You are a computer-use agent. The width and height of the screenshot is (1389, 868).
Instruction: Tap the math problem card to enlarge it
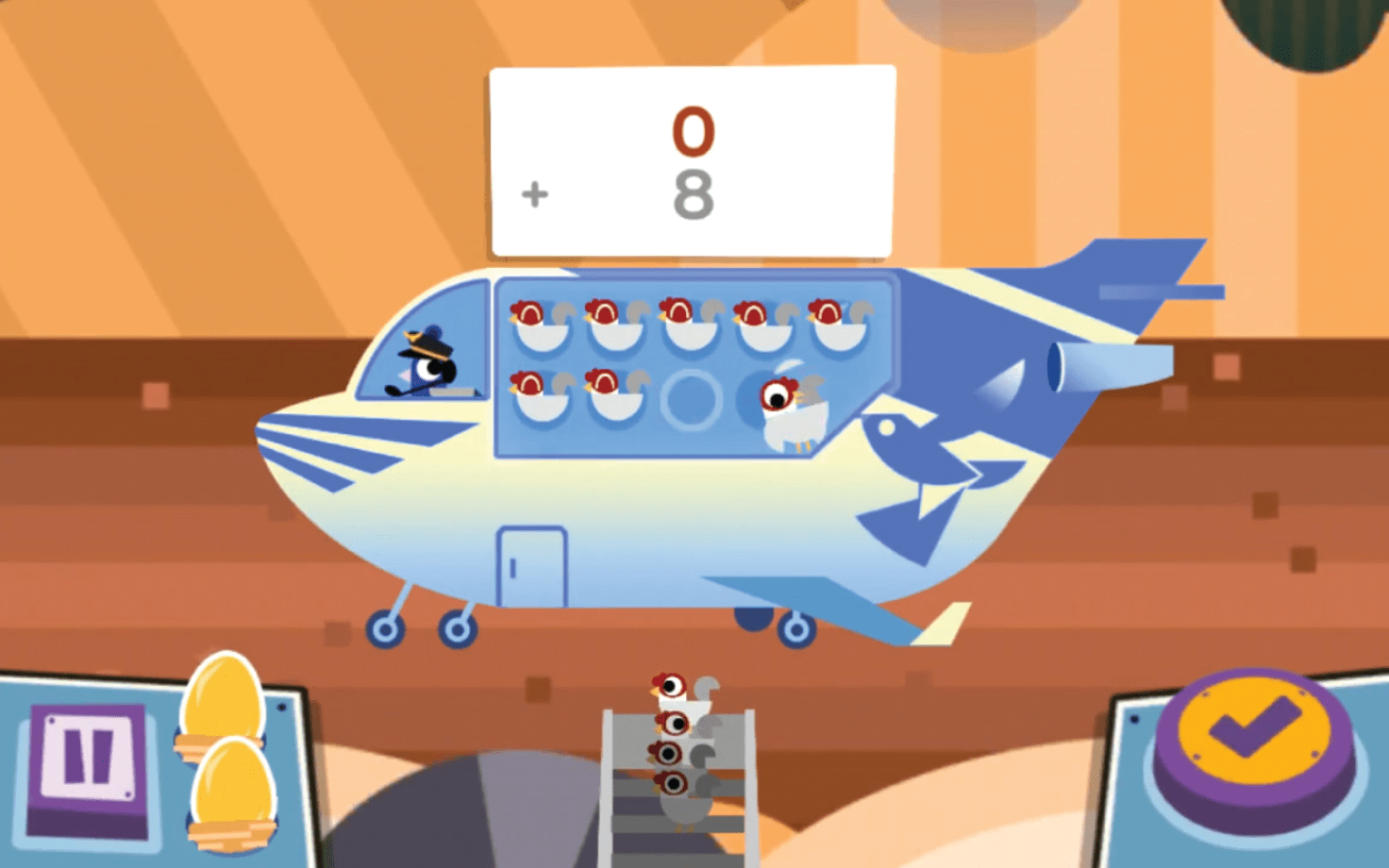coord(690,159)
